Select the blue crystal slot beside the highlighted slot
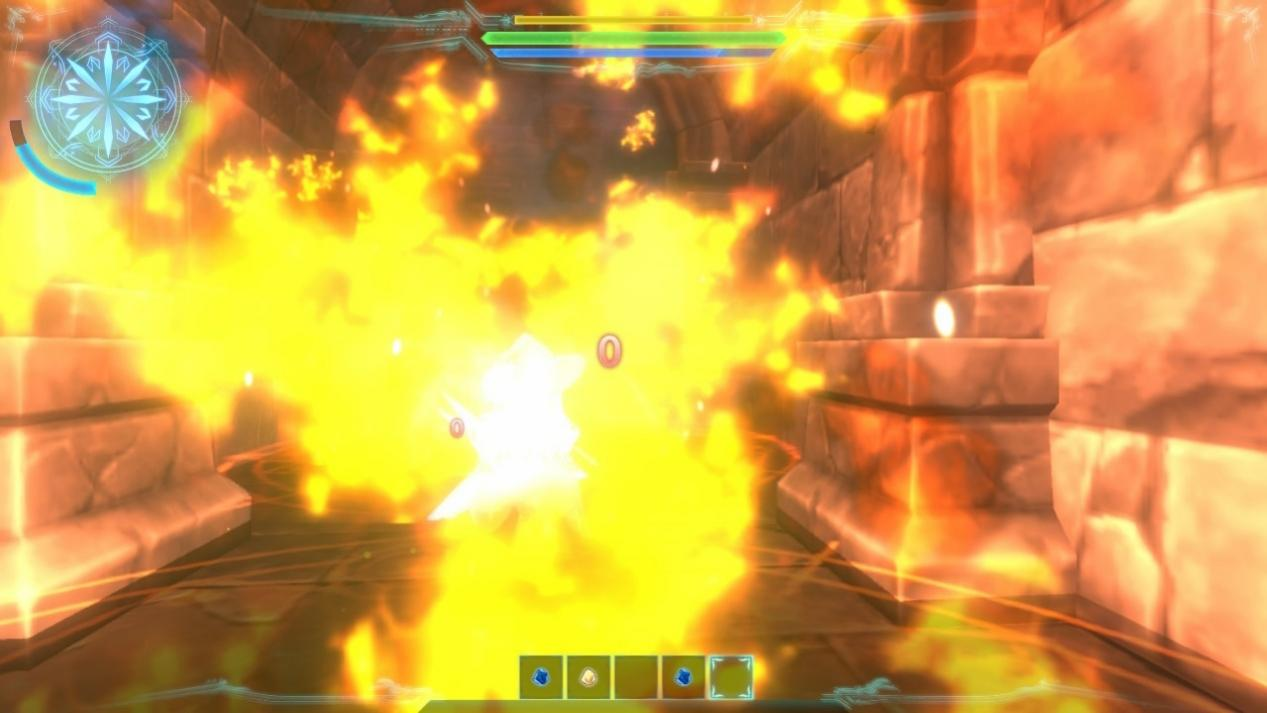1267x713 pixels. point(684,677)
